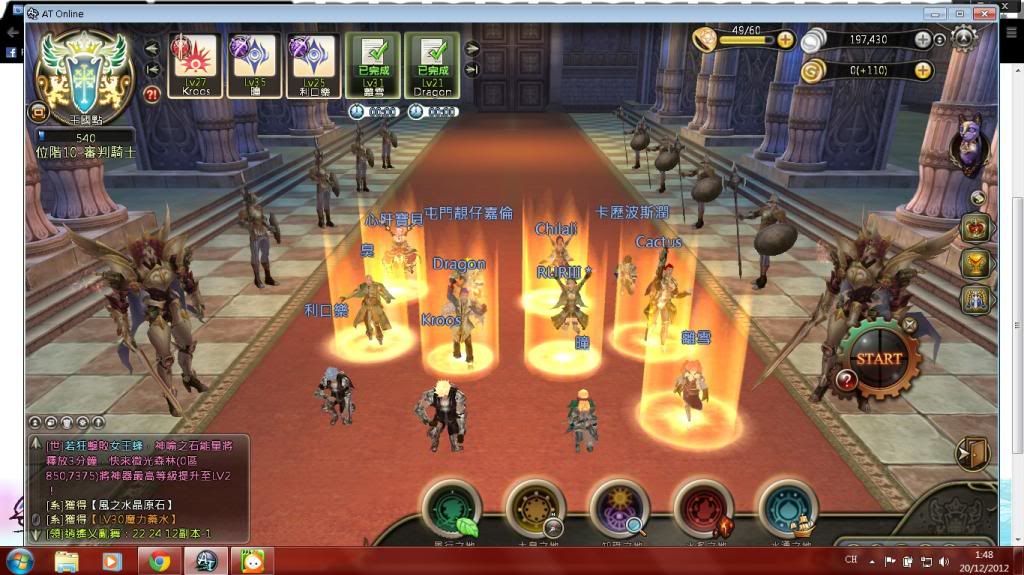Open the blue water-drop circle with ship
The height and width of the screenshot is (575, 1024).
788,508
